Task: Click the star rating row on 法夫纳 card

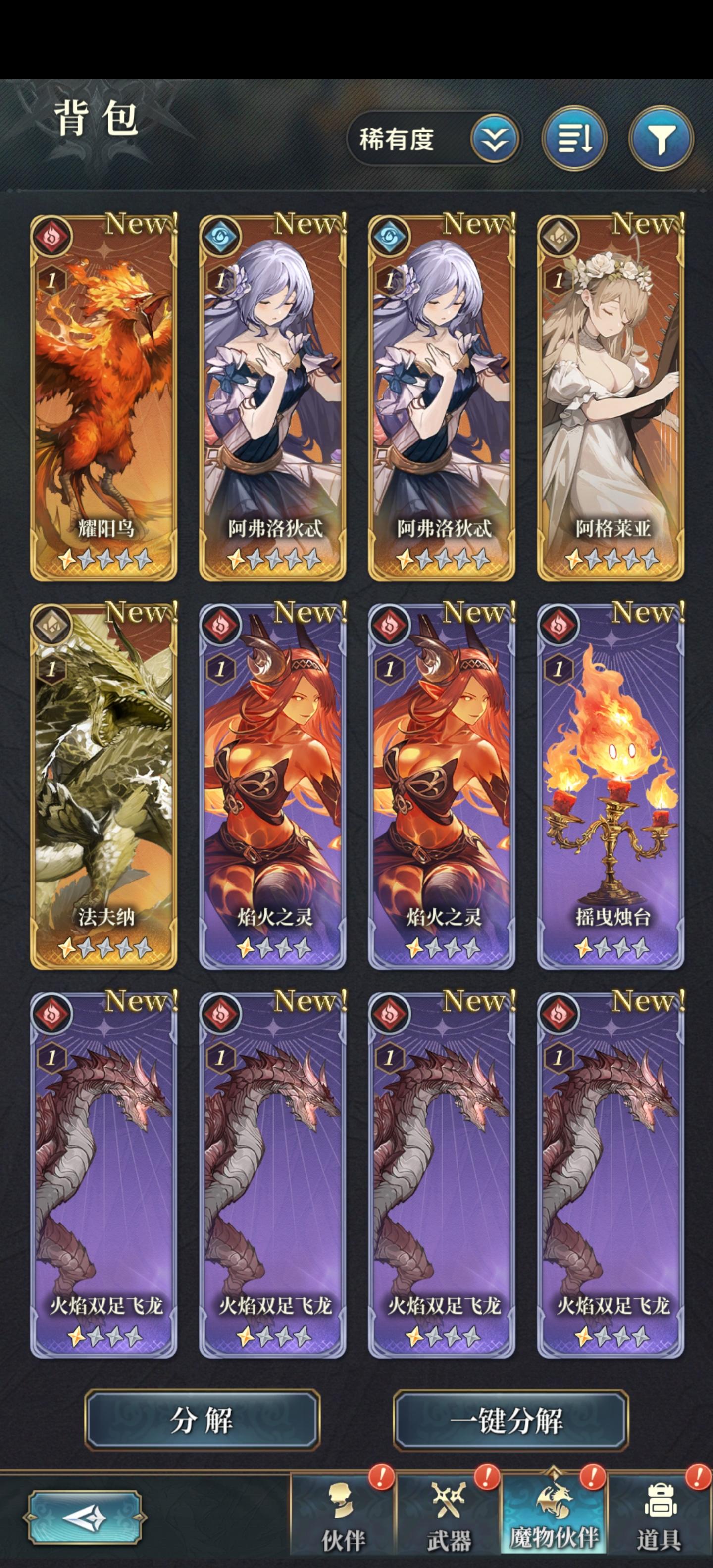Action: pyautogui.click(x=103, y=948)
